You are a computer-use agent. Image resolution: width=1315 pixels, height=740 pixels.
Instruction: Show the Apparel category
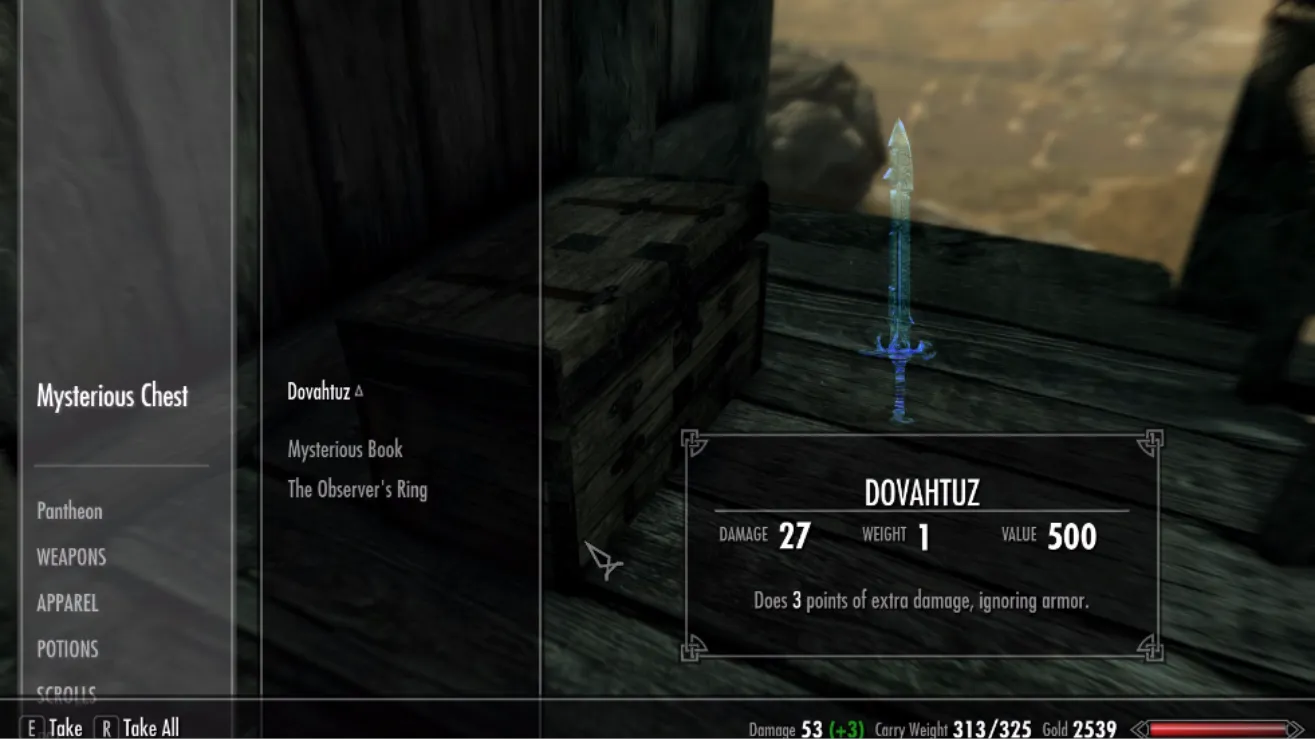tap(68, 603)
